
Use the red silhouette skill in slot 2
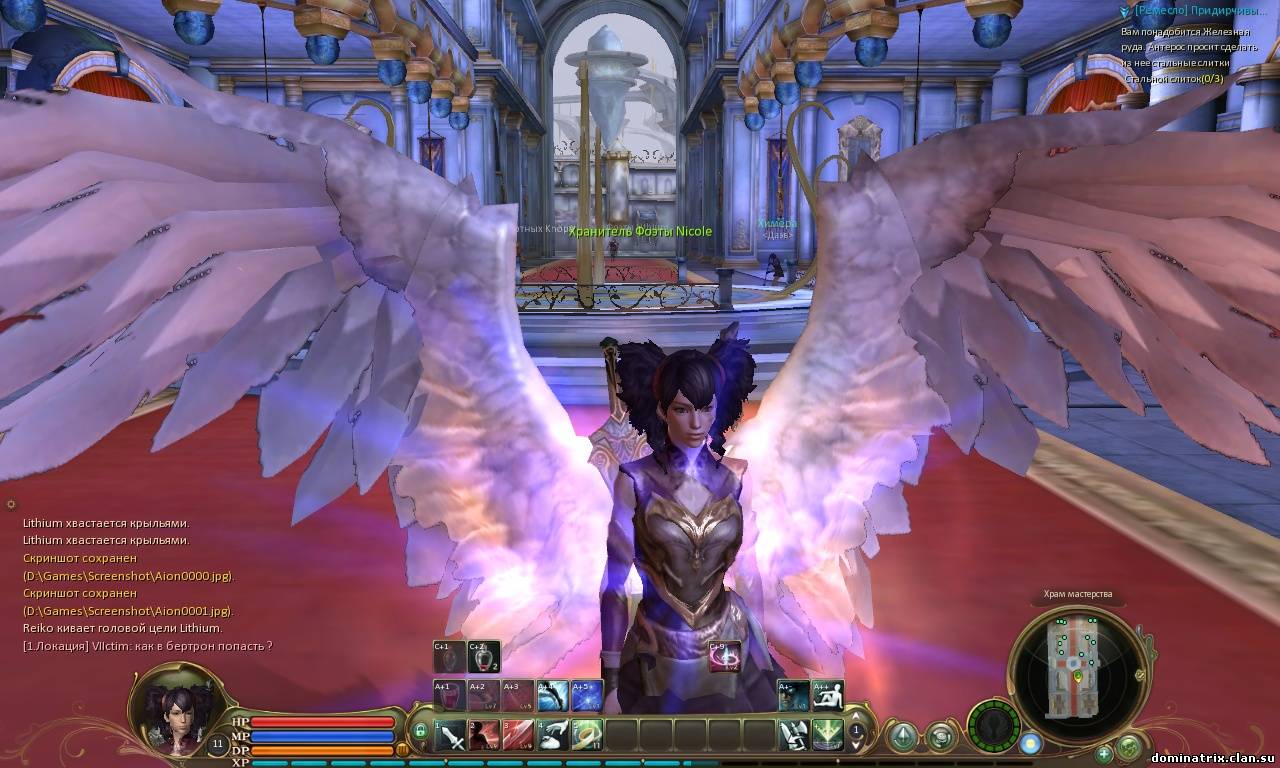(485, 736)
